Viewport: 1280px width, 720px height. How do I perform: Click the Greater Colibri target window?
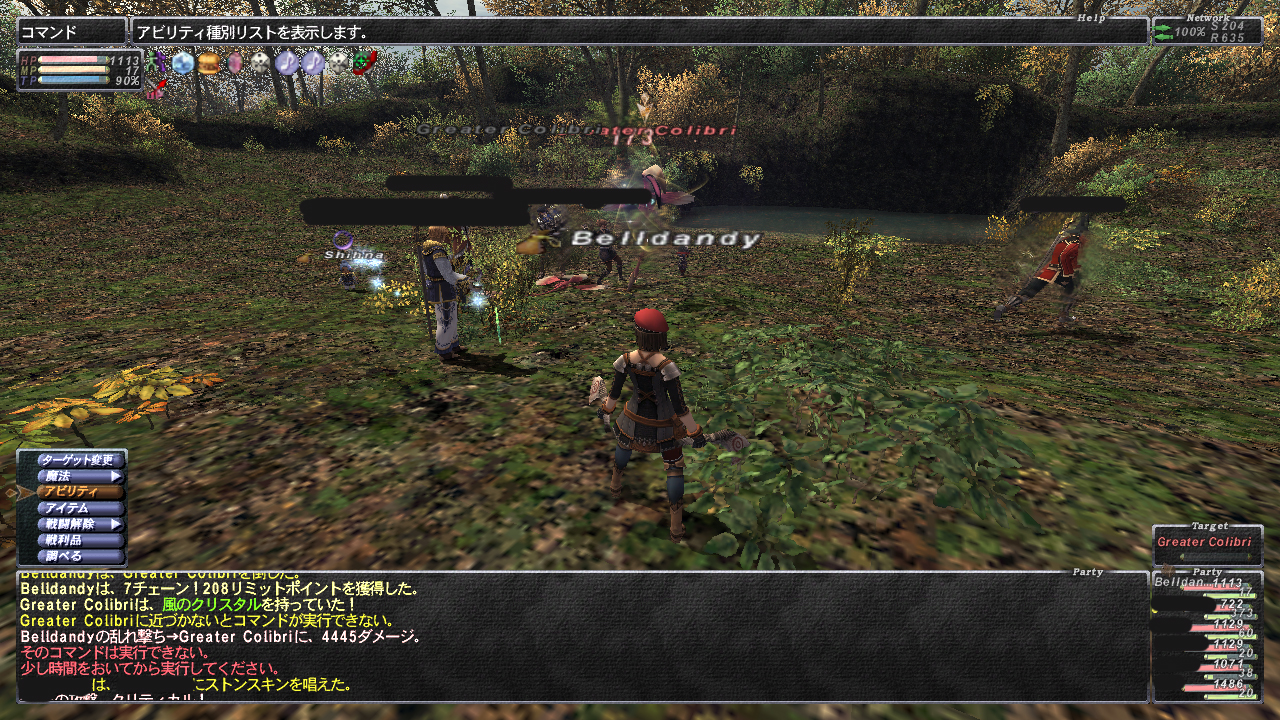1207,546
